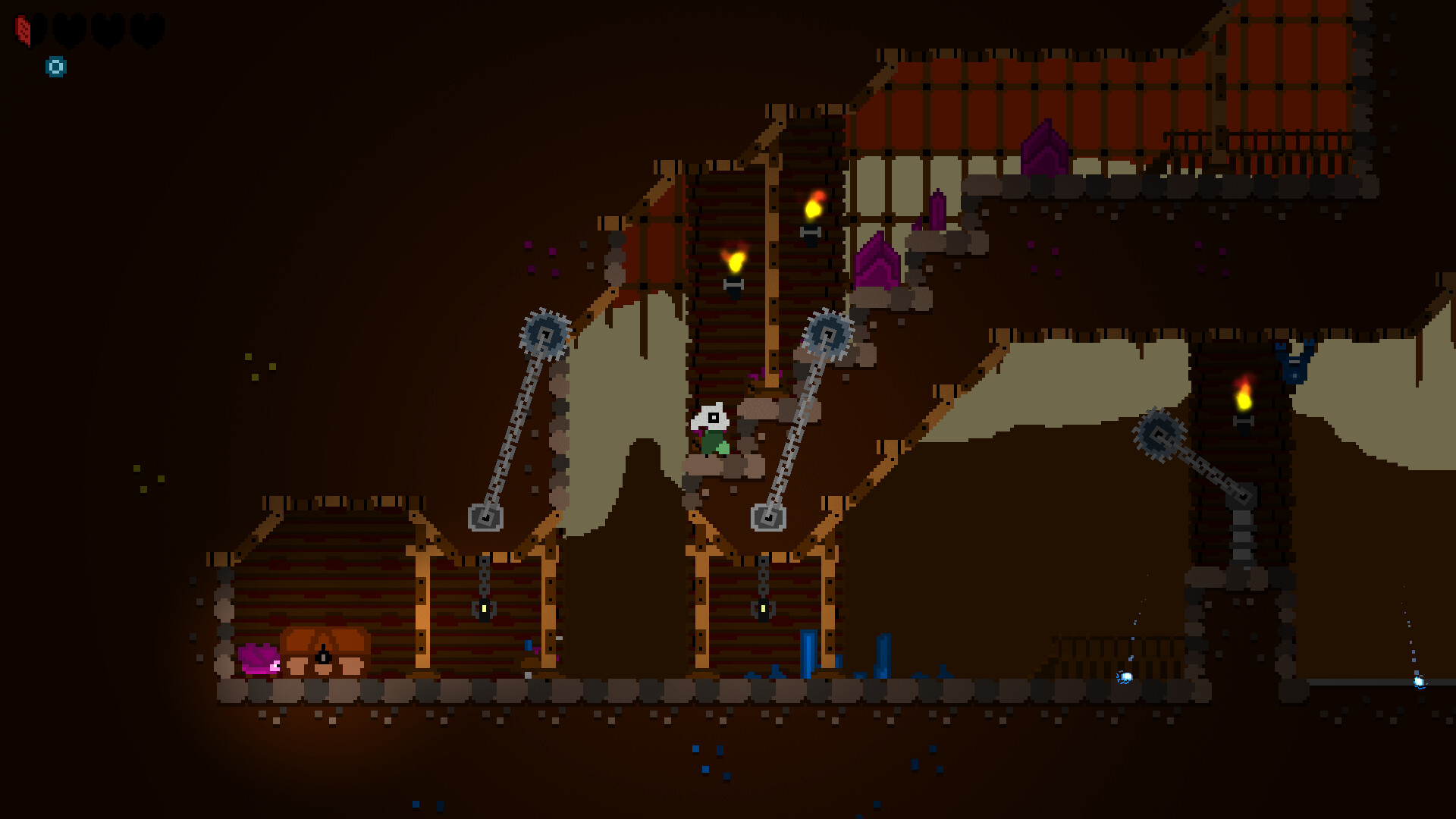Click the leftmost spinning saw blade
The height and width of the screenshot is (819, 1456).
click(x=544, y=332)
